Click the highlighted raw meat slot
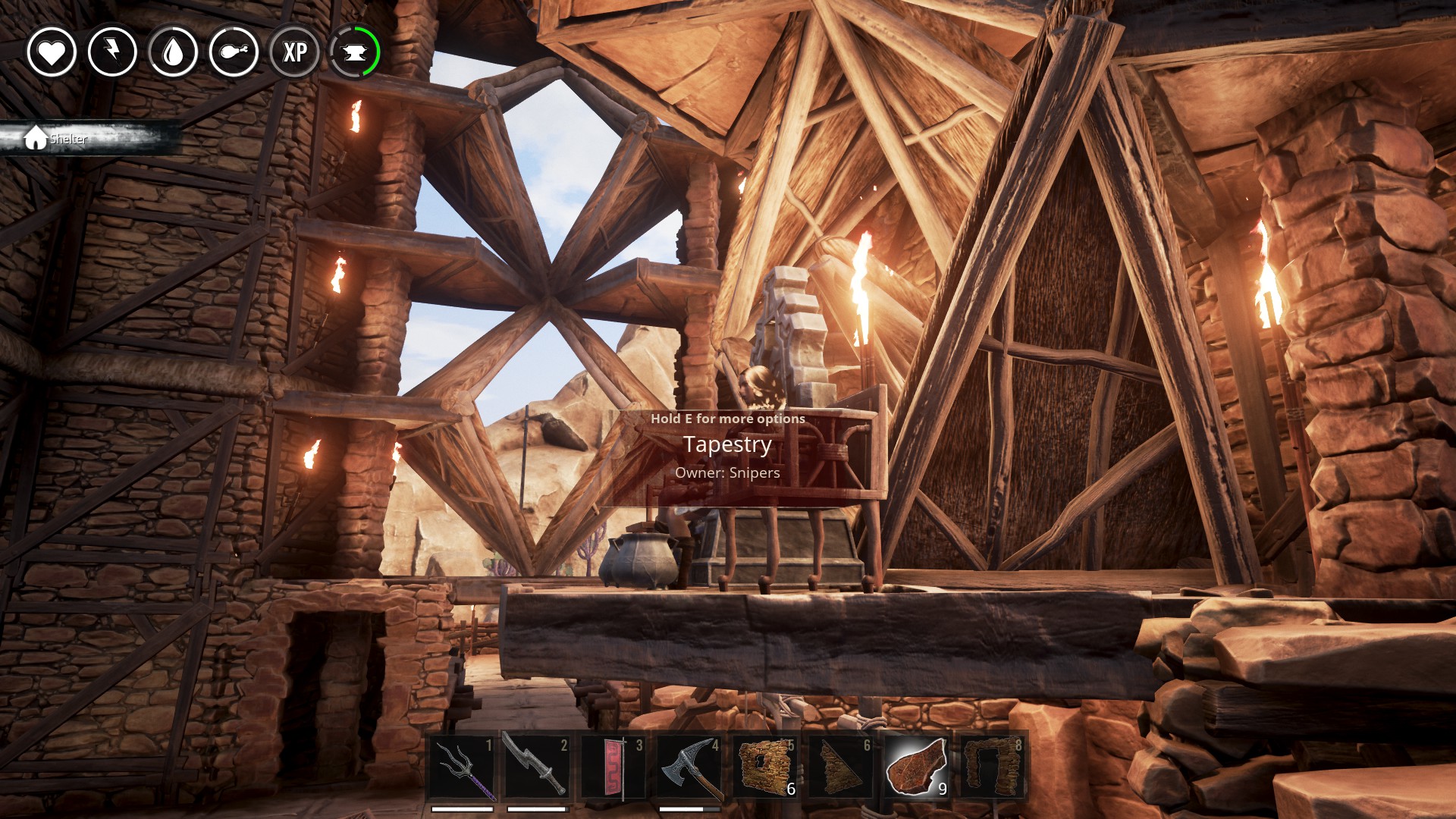This screenshot has height=819, width=1456. (x=916, y=767)
